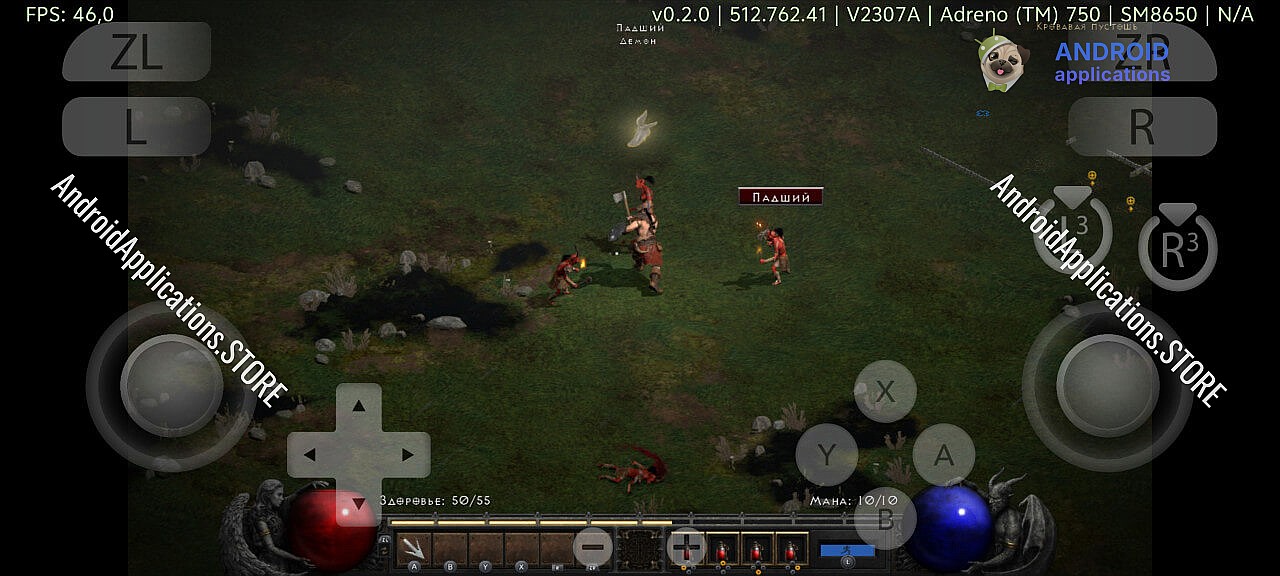This screenshot has width=1280, height=576.
Task: Tap the R3 stick-click touch button
Action: coord(1177,250)
